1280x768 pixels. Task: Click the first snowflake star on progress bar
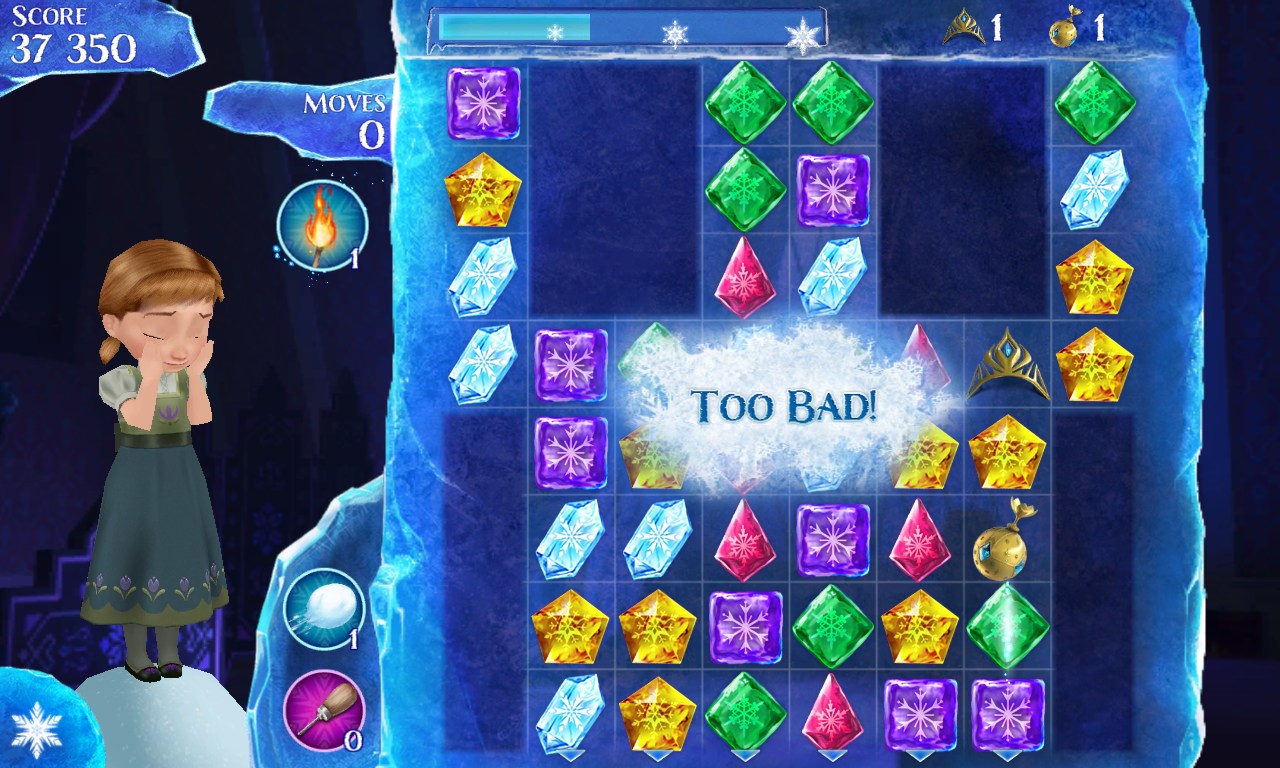pos(555,31)
